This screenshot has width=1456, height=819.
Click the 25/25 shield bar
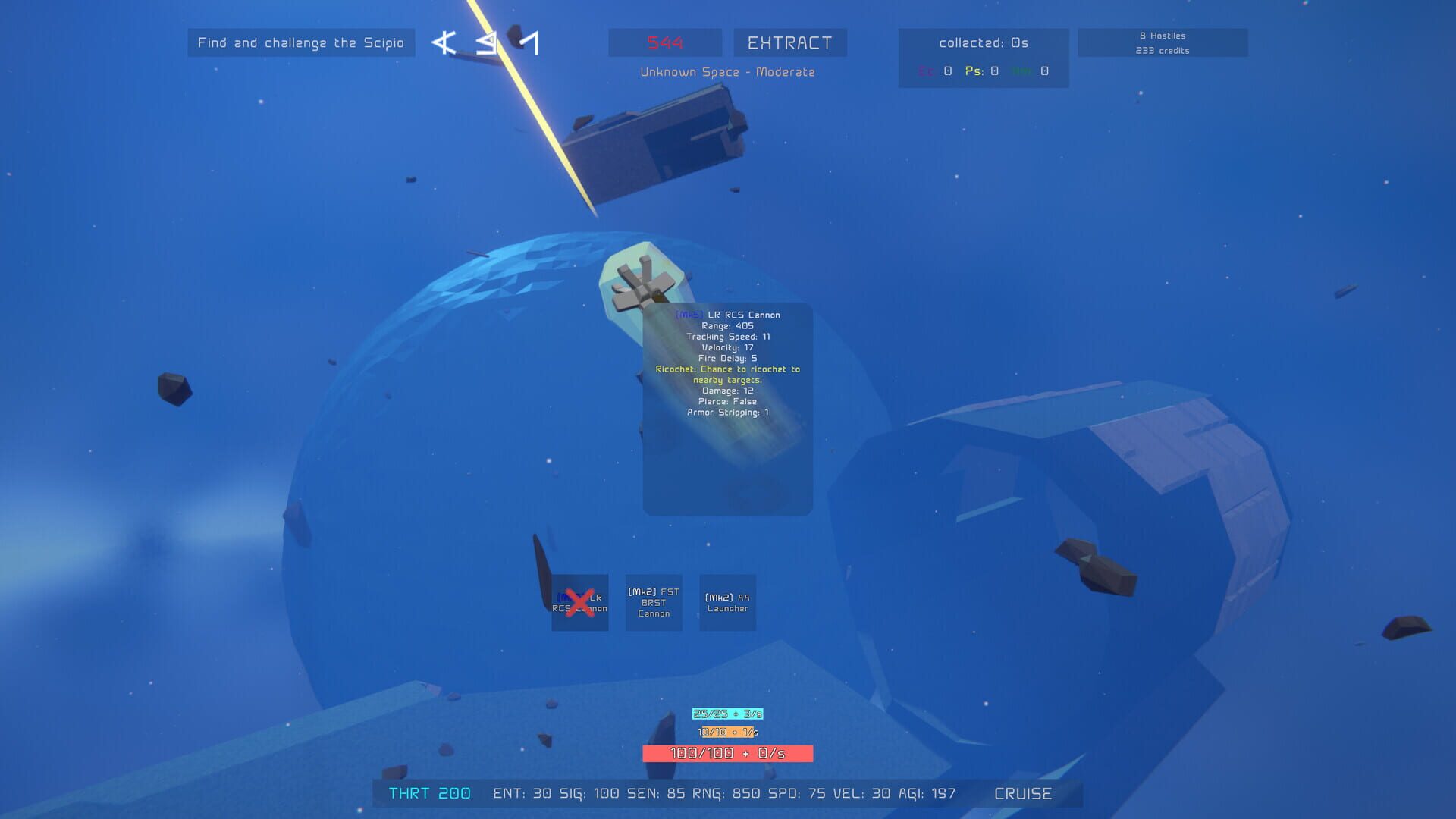pyautogui.click(x=727, y=713)
